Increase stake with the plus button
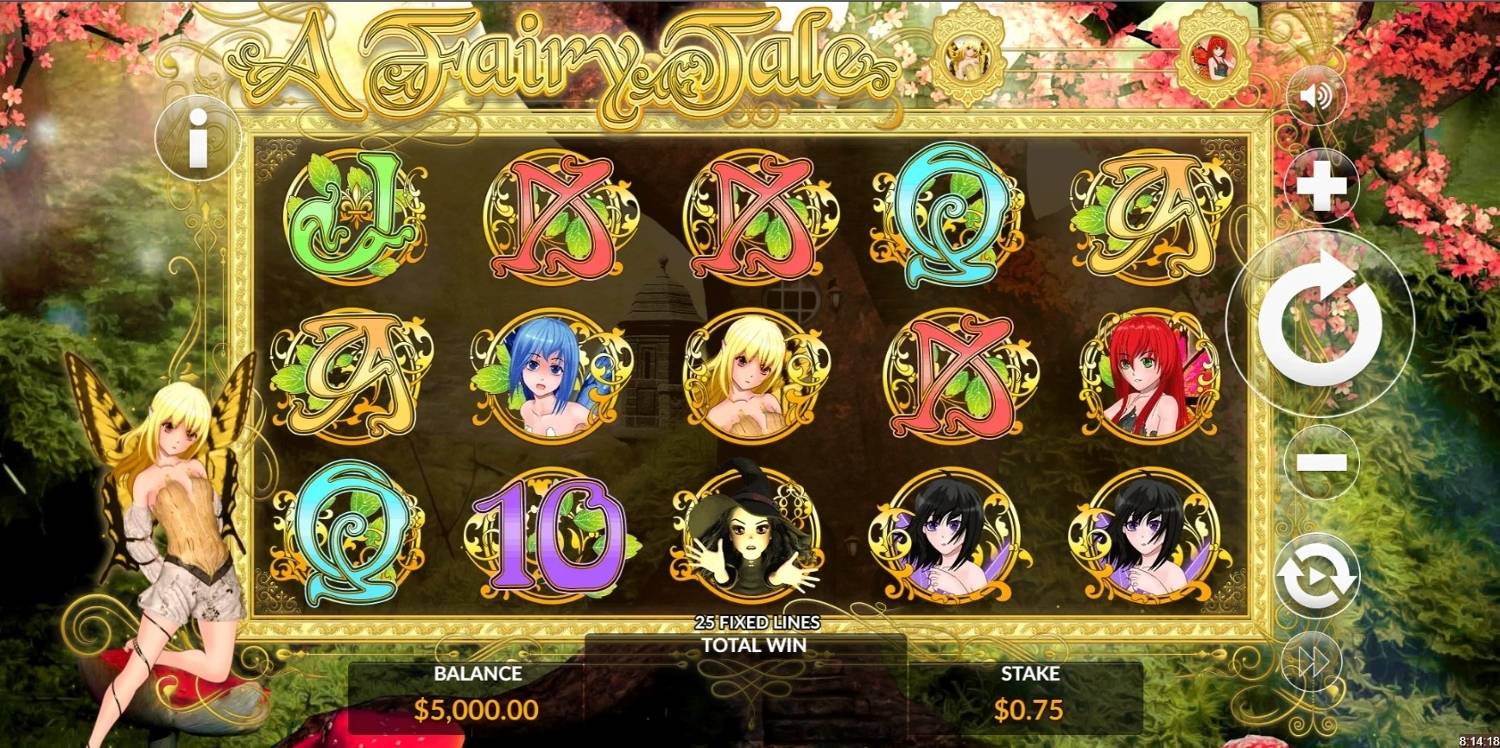The width and height of the screenshot is (1500, 748). pyautogui.click(x=1321, y=188)
